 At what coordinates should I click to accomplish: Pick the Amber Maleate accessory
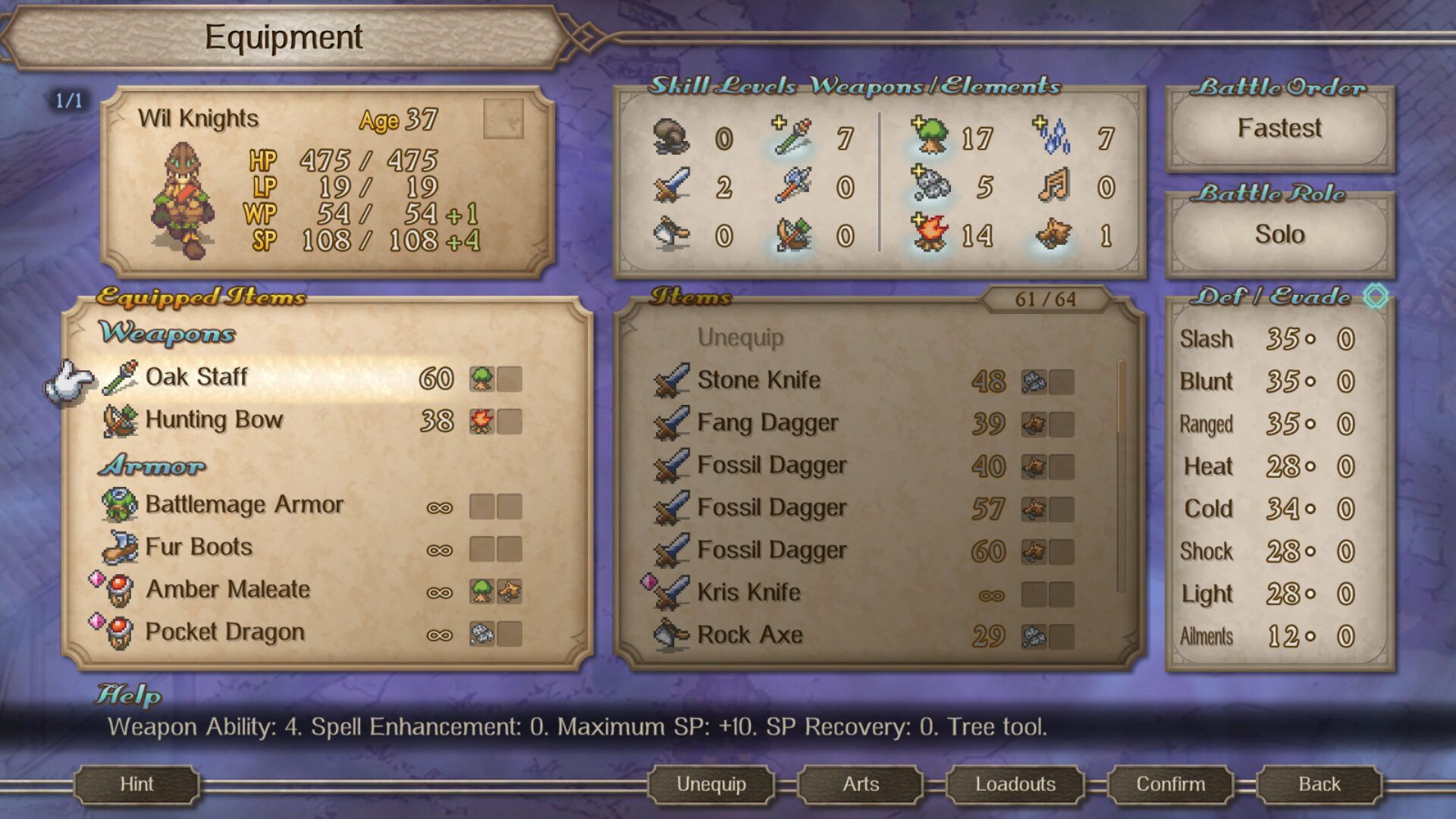(227, 590)
